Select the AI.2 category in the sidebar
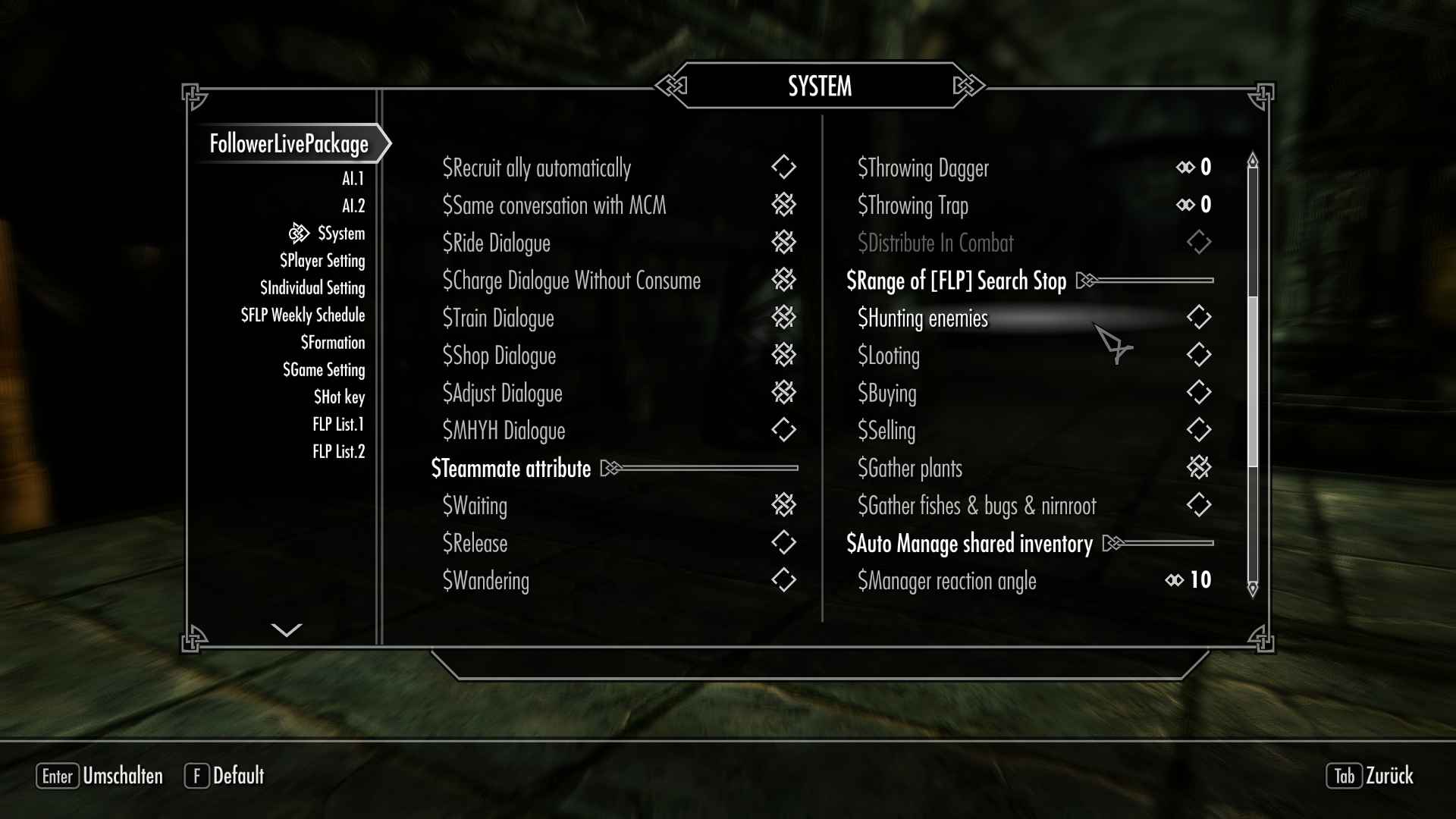Screen dimensions: 1456x819 coord(353,205)
